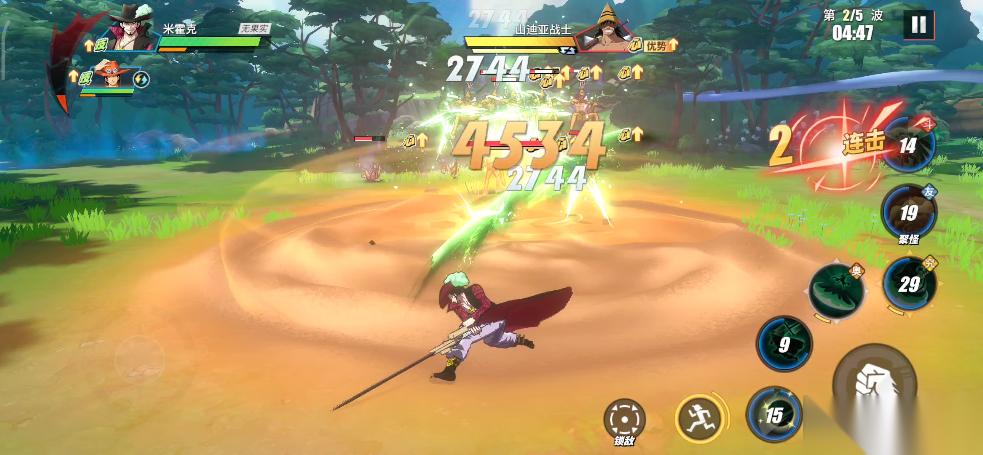Image resolution: width=983 pixels, height=455 pixels.
Task: Use the skill showing cooldown 14
Action: point(908,146)
